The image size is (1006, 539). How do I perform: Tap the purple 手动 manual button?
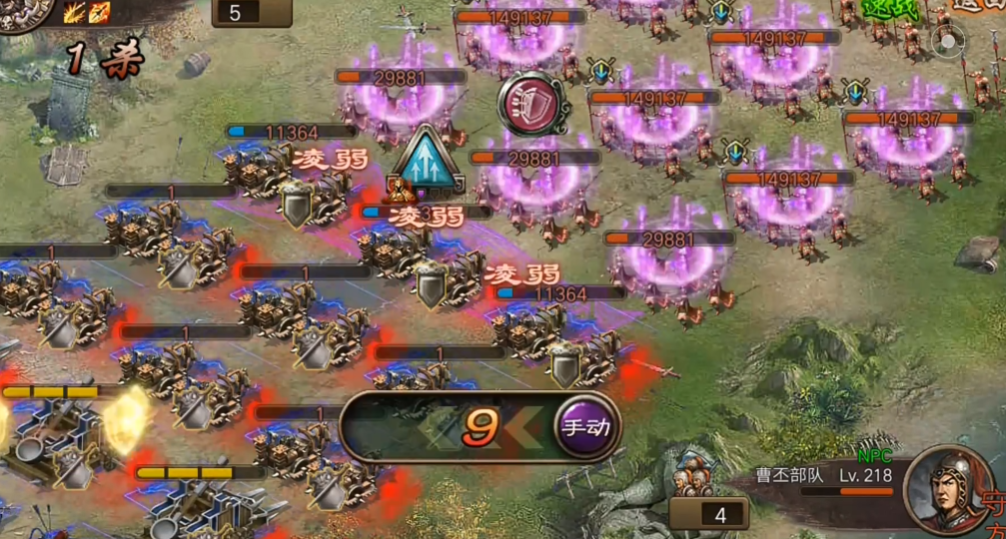tap(586, 428)
